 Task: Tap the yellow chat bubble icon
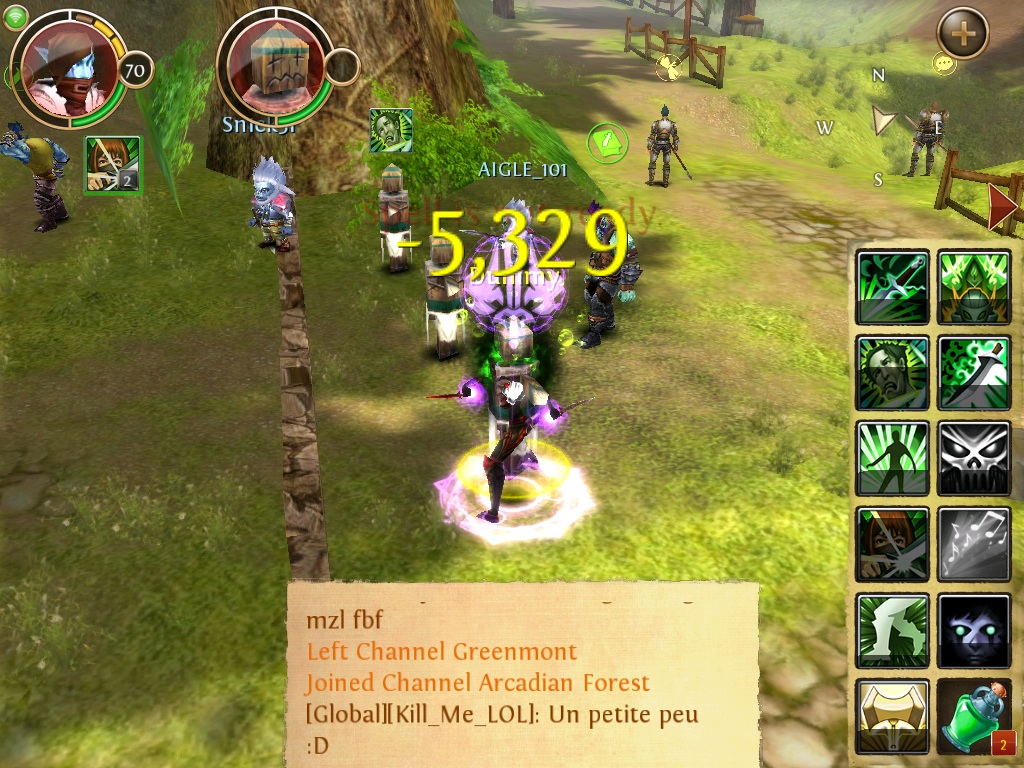click(944, 64)
